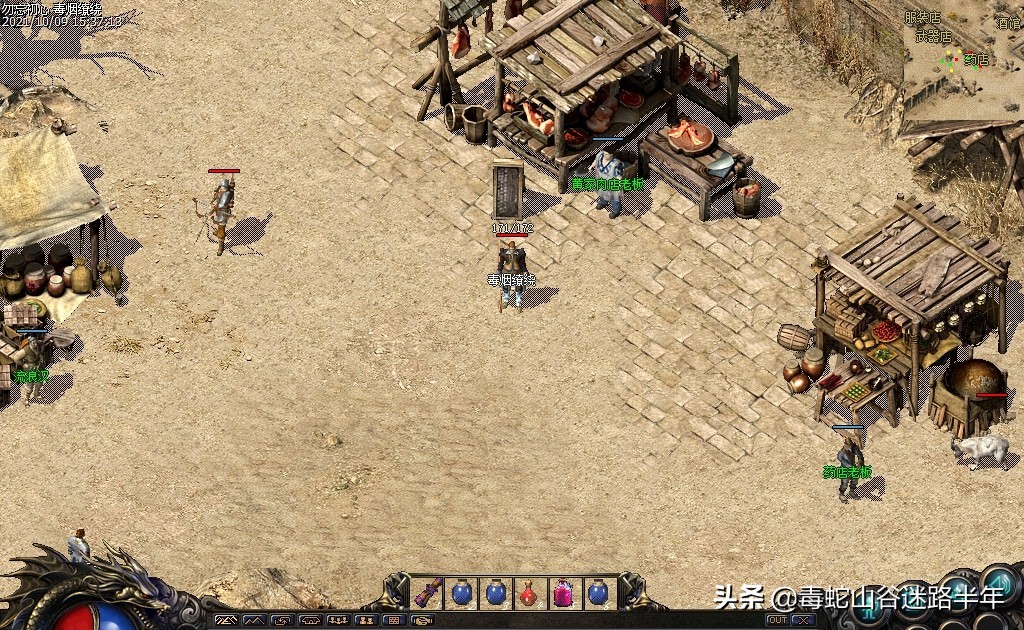Use the pink potion bottle in the hotbar
Screen dimensions: 1024x630
(564, 592)
